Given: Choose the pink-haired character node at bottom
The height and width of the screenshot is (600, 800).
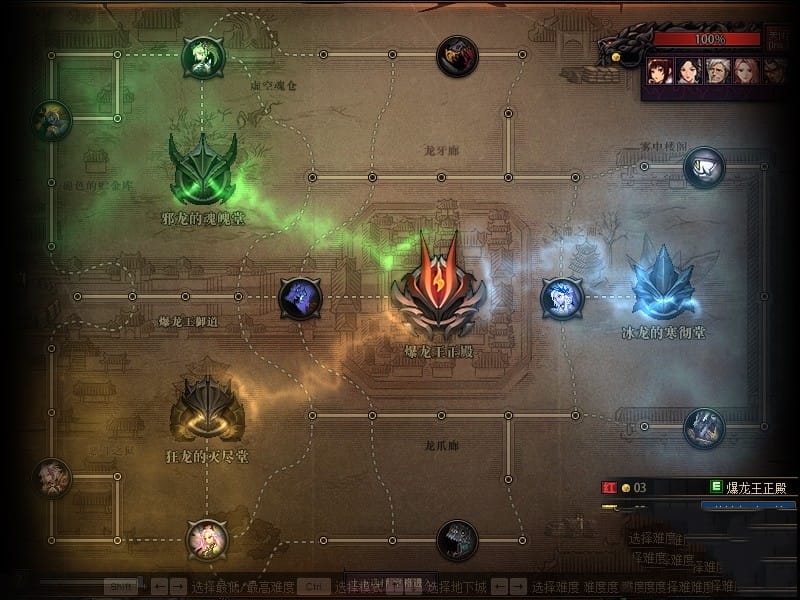Looking at the screenshot, I should (208, 540).
